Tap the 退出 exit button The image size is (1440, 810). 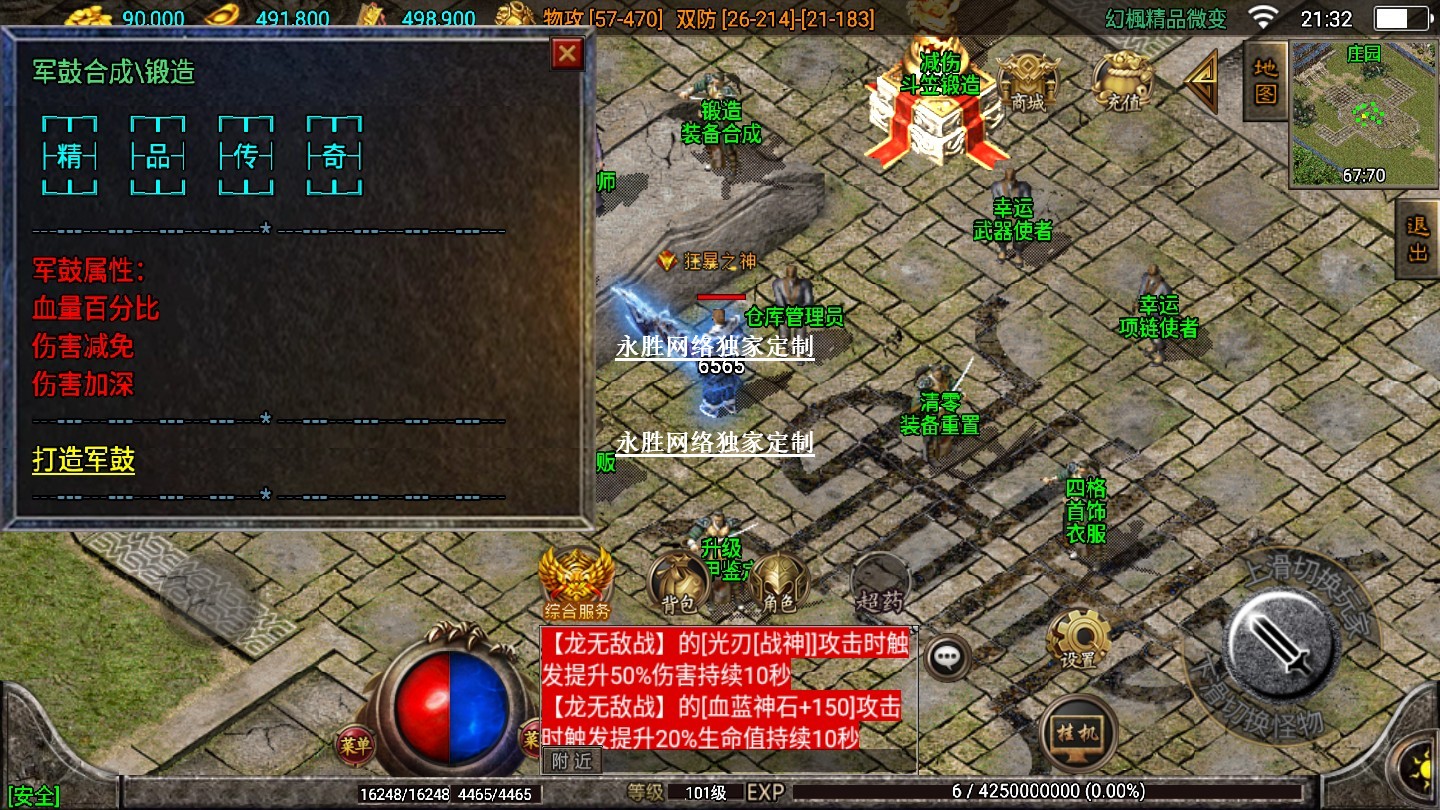pos(1418,240)
